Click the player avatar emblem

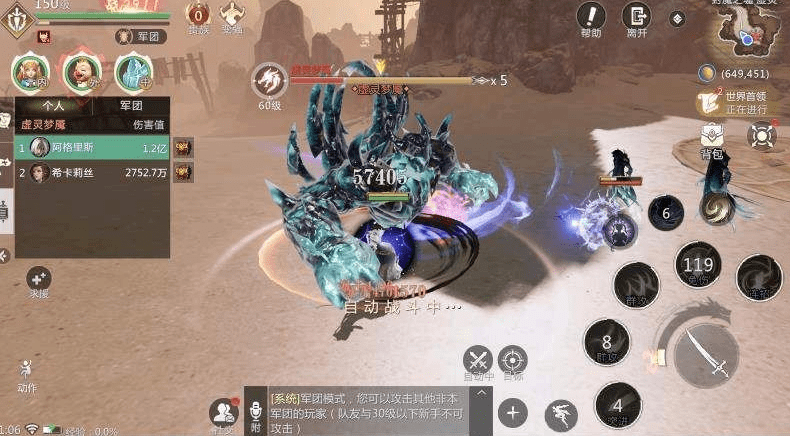[x=15, y=19]
